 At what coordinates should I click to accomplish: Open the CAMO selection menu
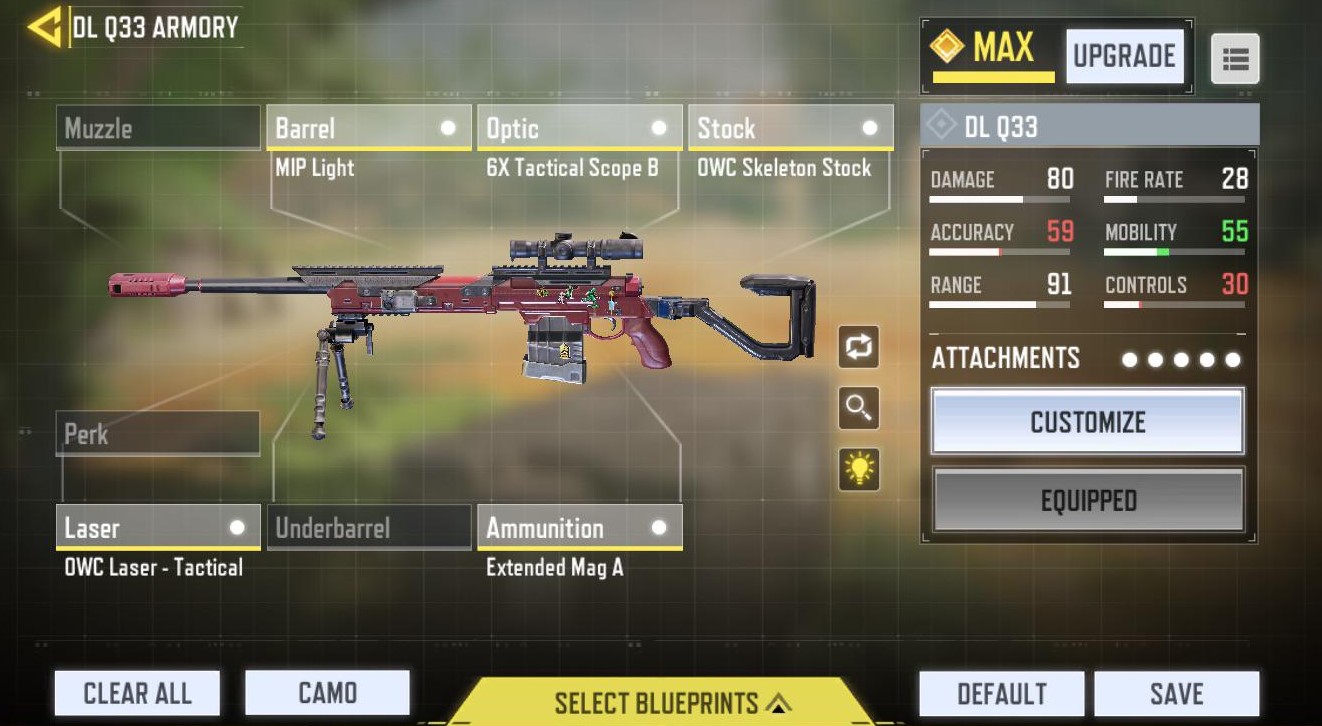(327, 692)
